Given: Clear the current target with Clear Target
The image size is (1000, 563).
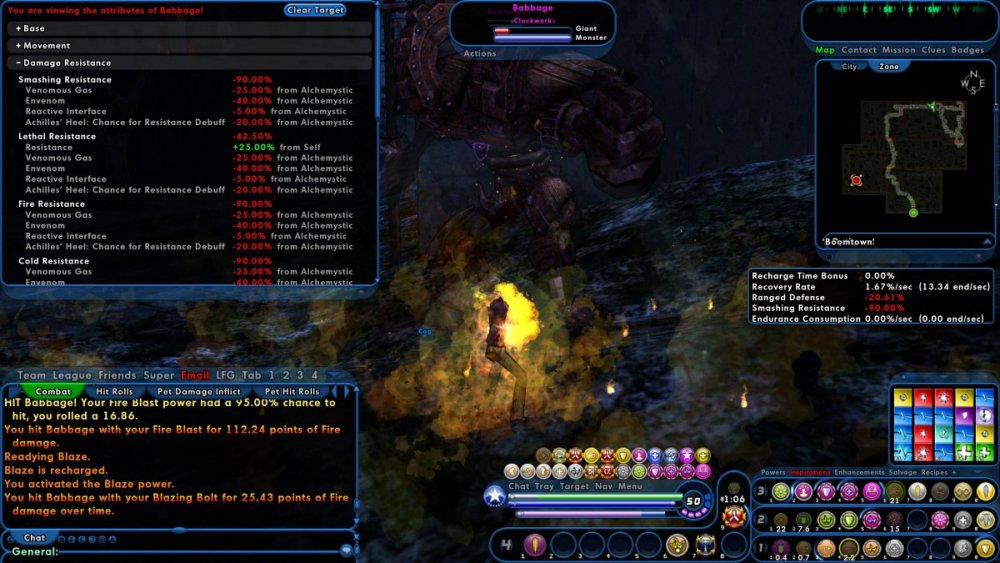Looking at the screenshot, I should click(315, 10).
